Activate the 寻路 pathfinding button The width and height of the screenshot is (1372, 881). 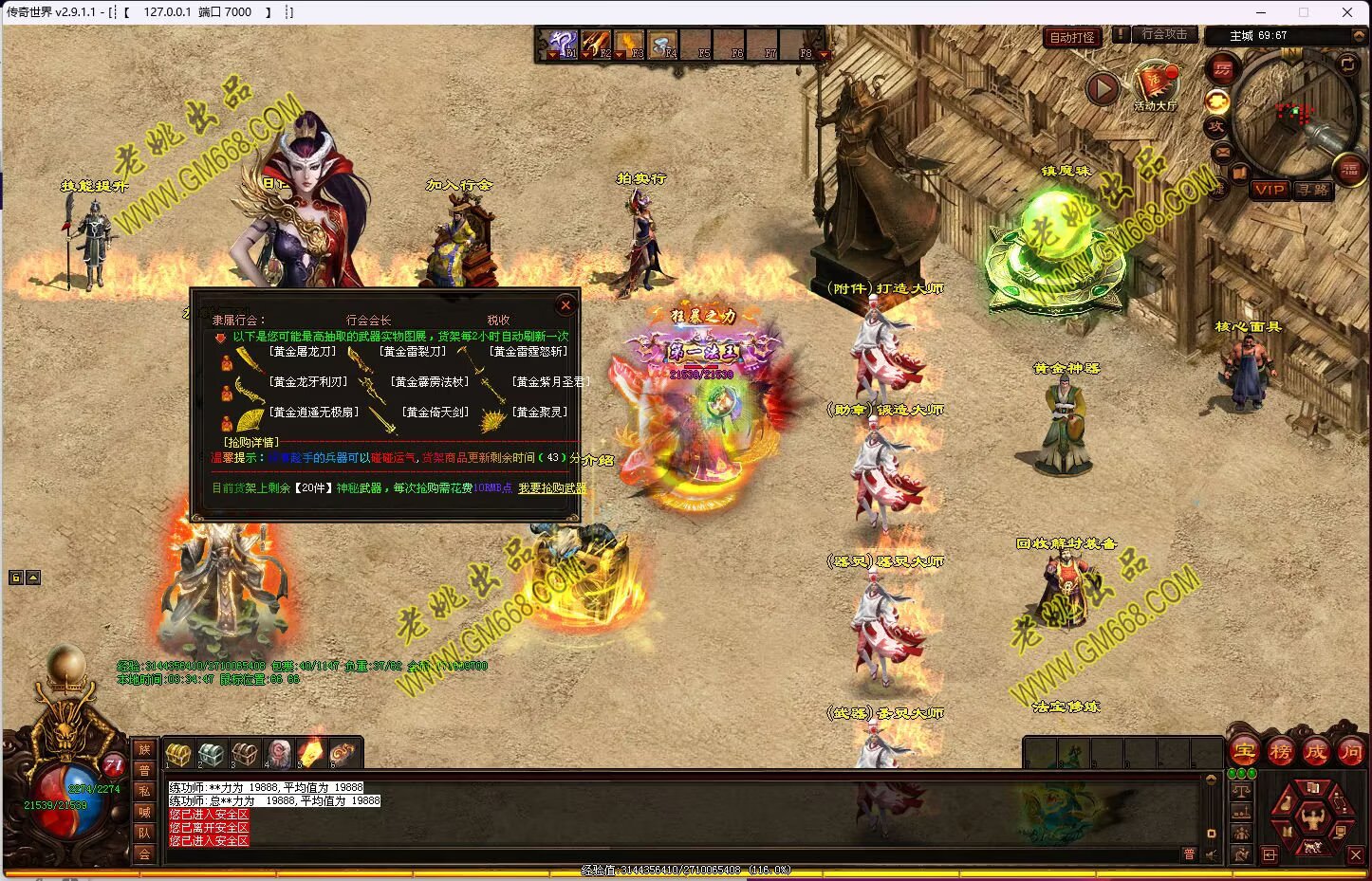1313,190
